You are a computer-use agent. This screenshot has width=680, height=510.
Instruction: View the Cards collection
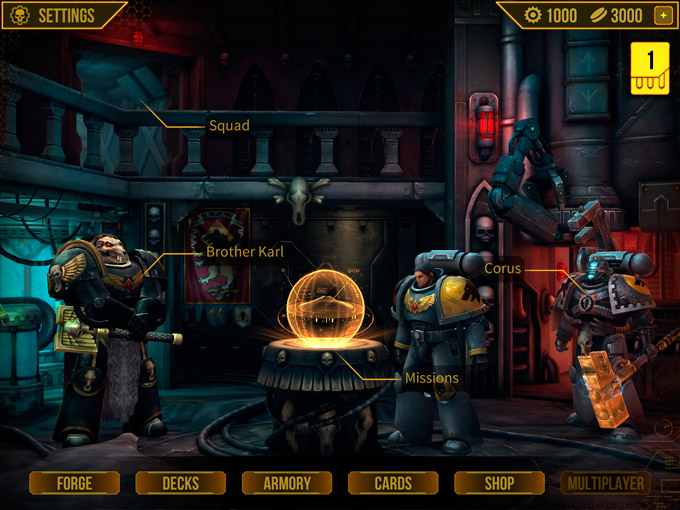393,483
